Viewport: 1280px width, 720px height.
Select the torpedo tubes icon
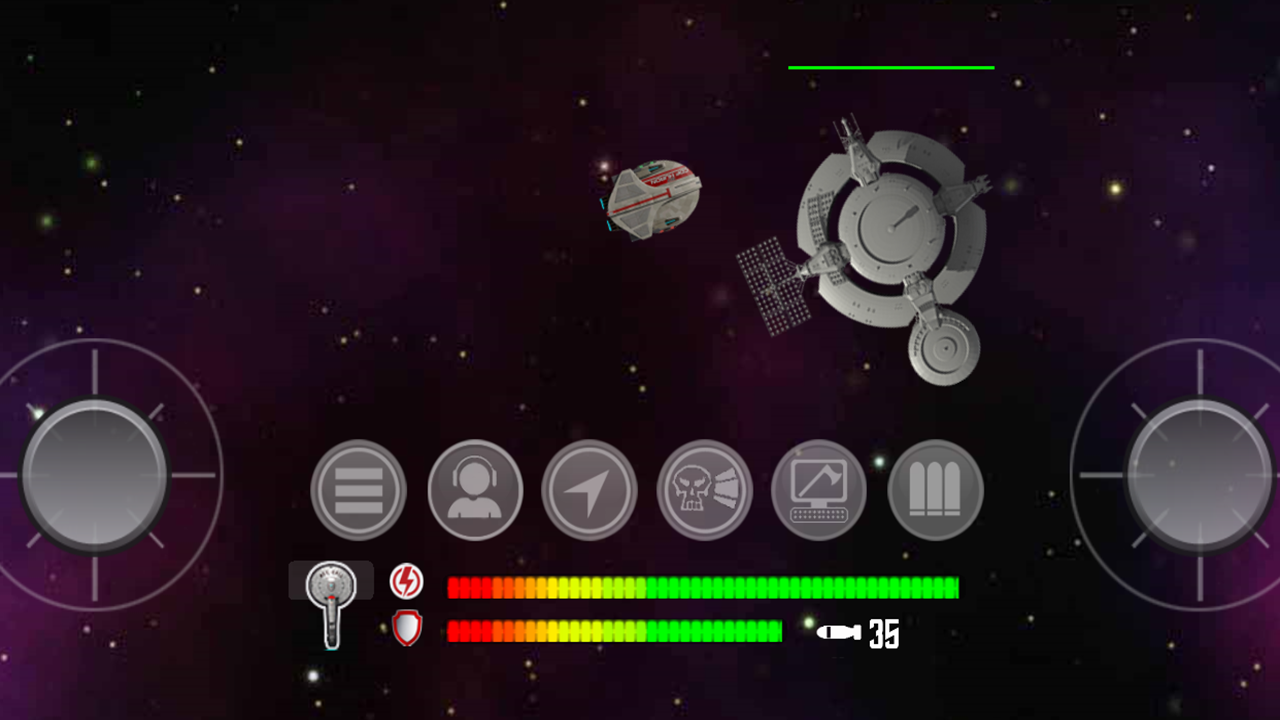point(934,490)
